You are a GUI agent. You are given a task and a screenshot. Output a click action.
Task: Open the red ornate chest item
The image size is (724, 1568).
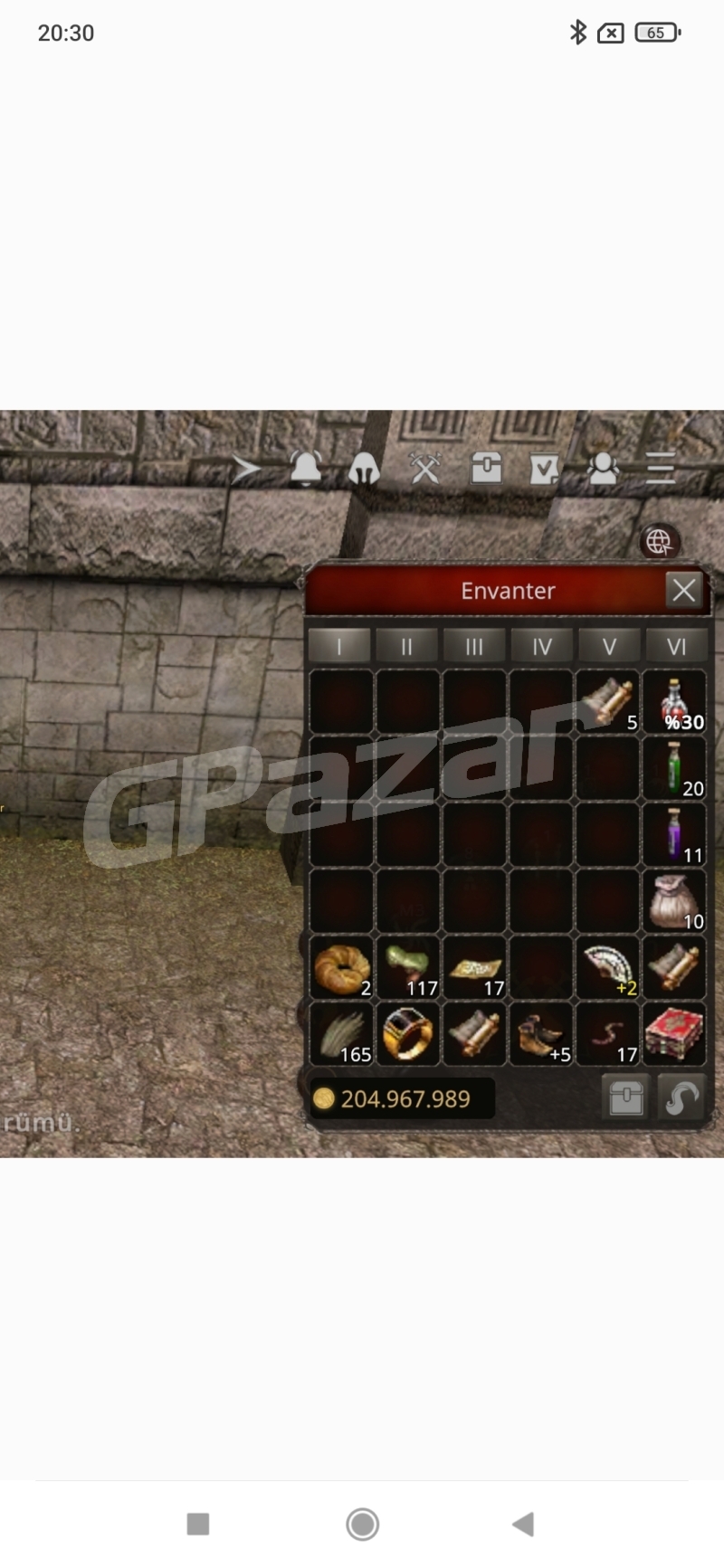(x=675, y=1034)
